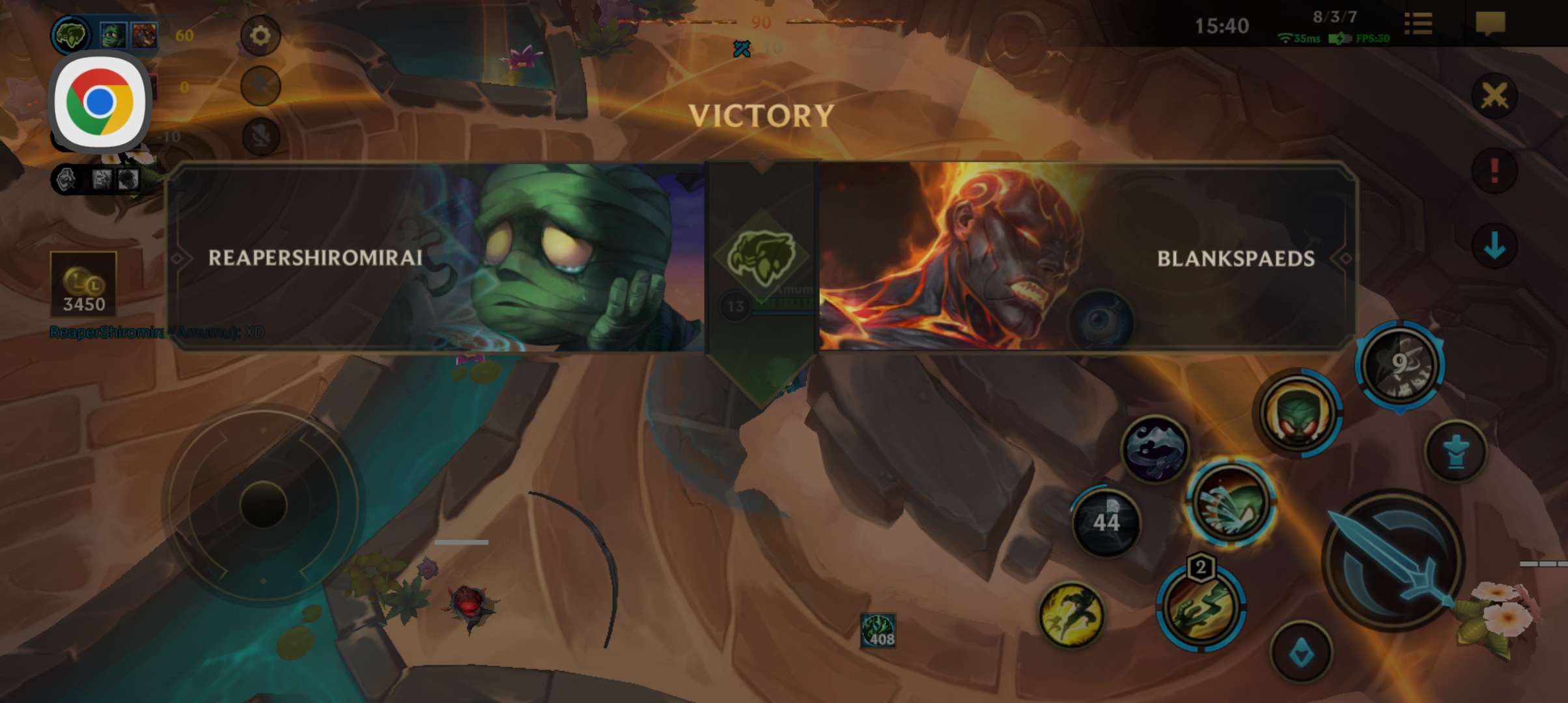Use the bandage hand ability with 2 charges
Viewport: 1568px width, 703px height.
pos(1201,607)
